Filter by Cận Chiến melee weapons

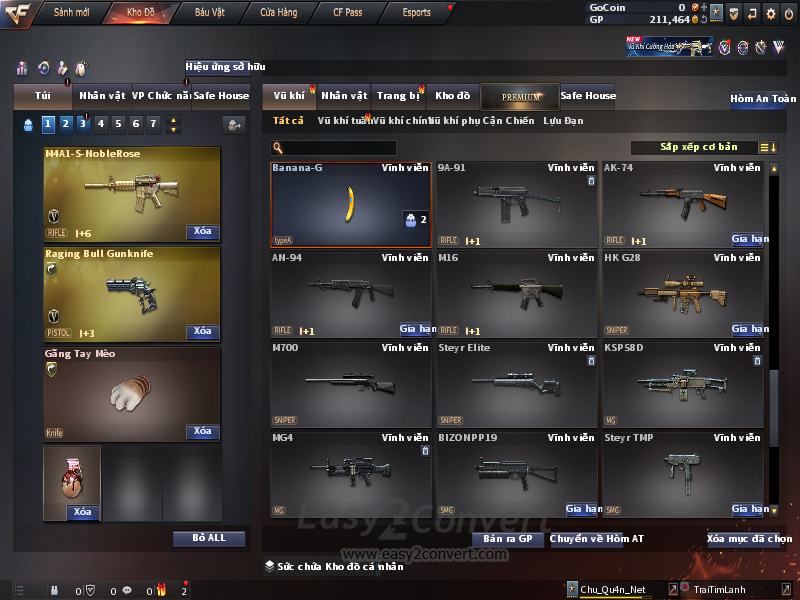pos(509,121)
